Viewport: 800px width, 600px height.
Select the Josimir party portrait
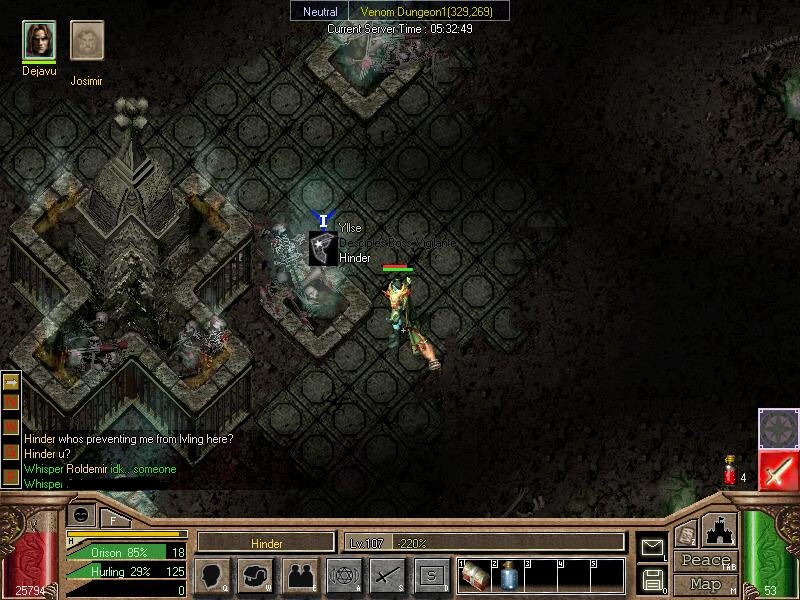point(87,41)
